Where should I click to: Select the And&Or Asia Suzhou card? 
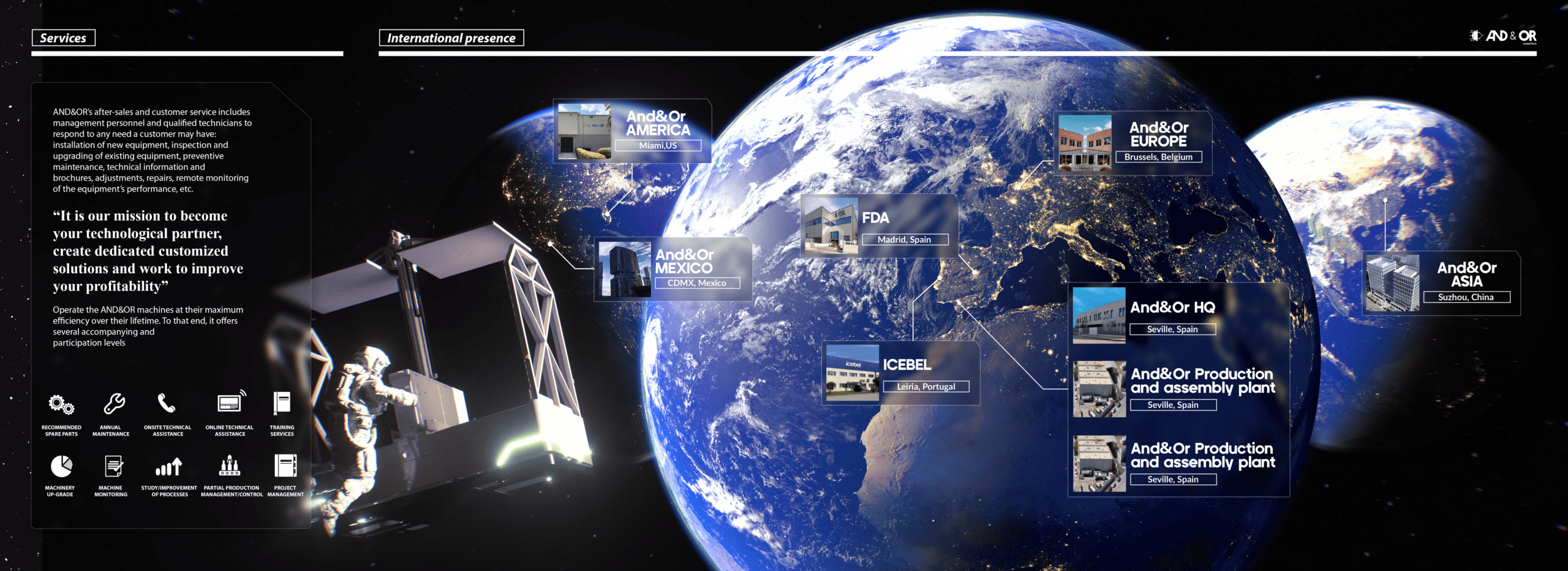1441,283
